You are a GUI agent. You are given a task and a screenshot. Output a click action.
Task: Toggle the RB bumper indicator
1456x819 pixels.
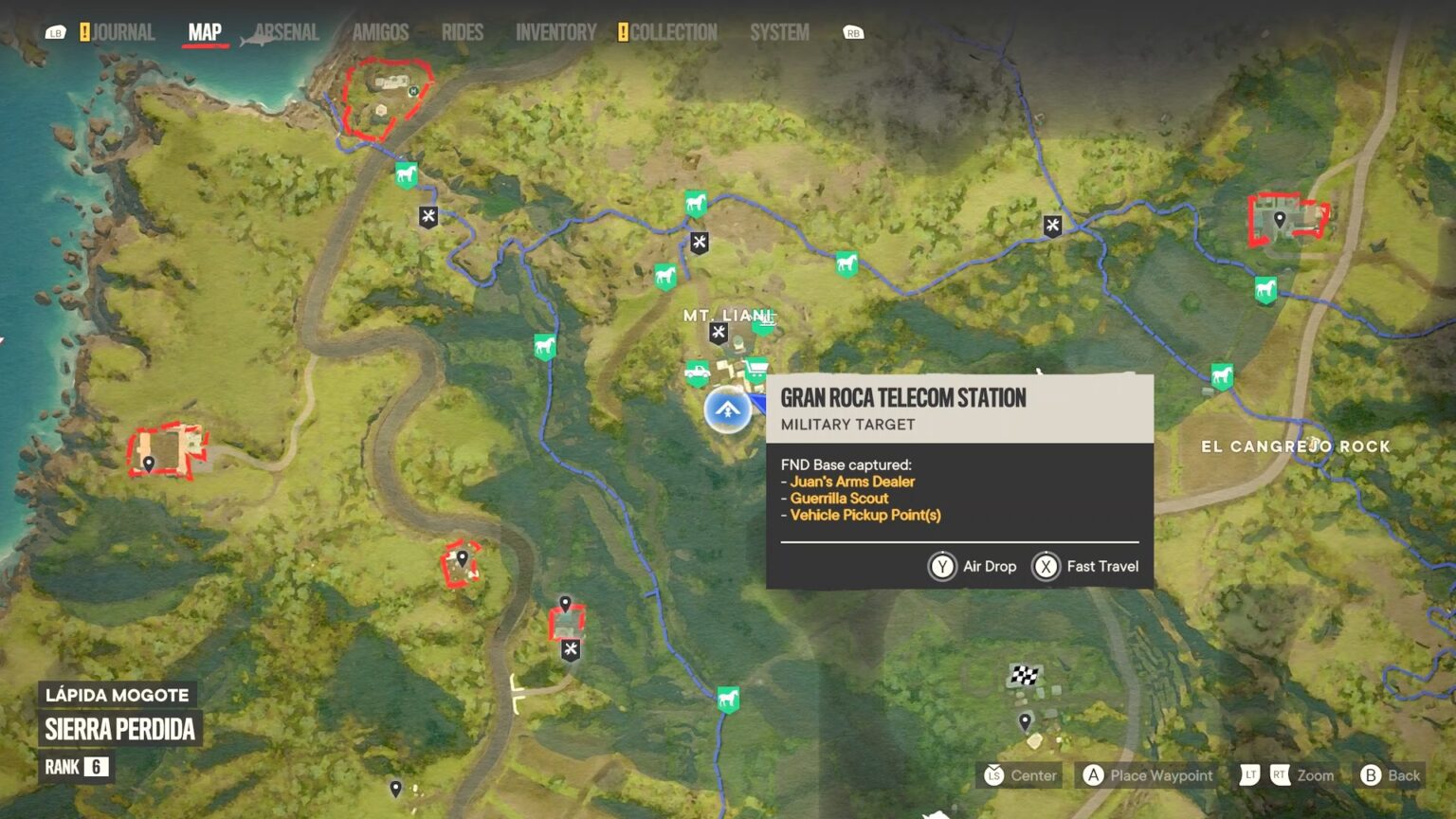[851, 31]
